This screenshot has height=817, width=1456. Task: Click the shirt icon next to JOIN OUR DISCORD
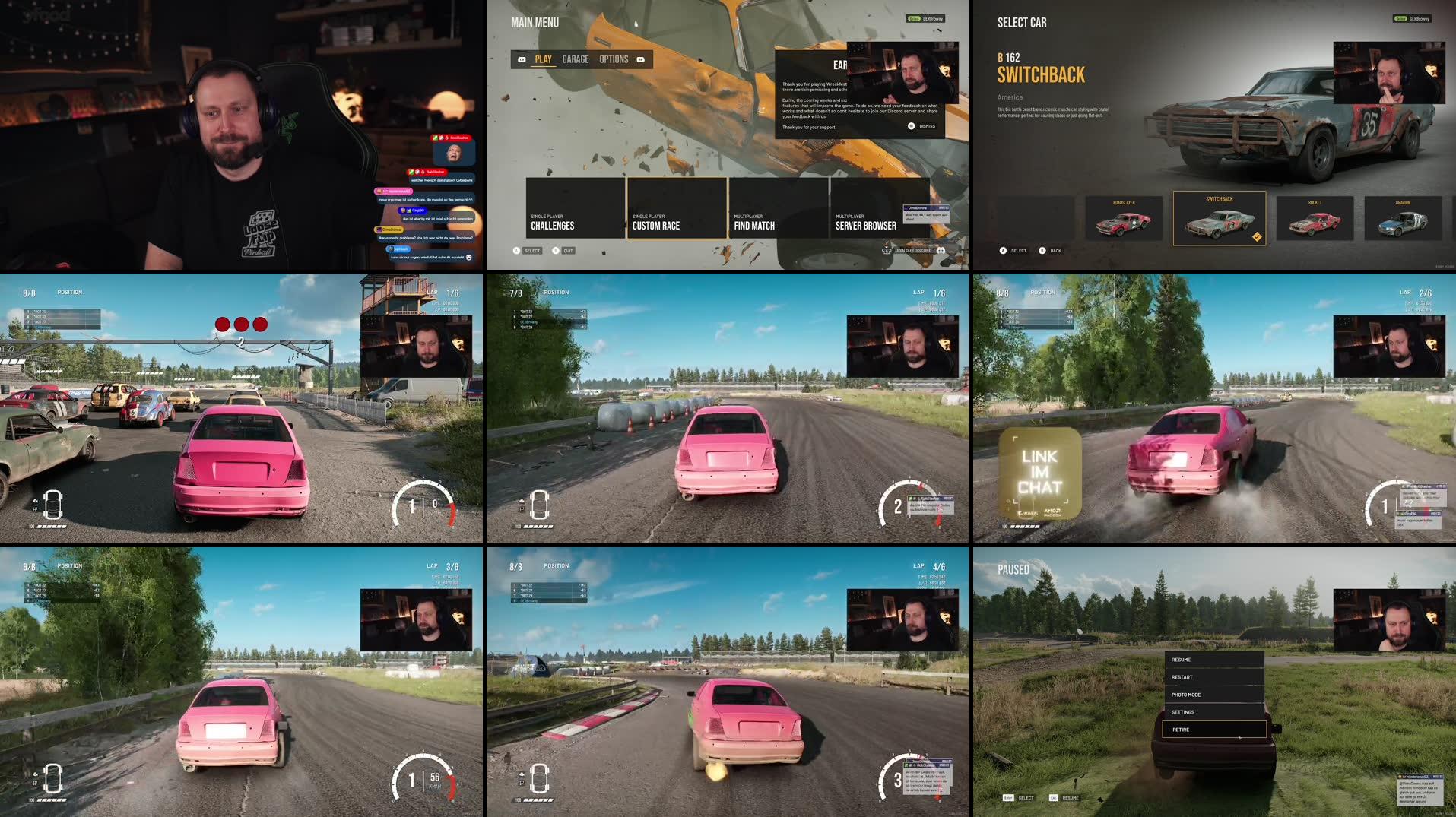tap(887, 251)
